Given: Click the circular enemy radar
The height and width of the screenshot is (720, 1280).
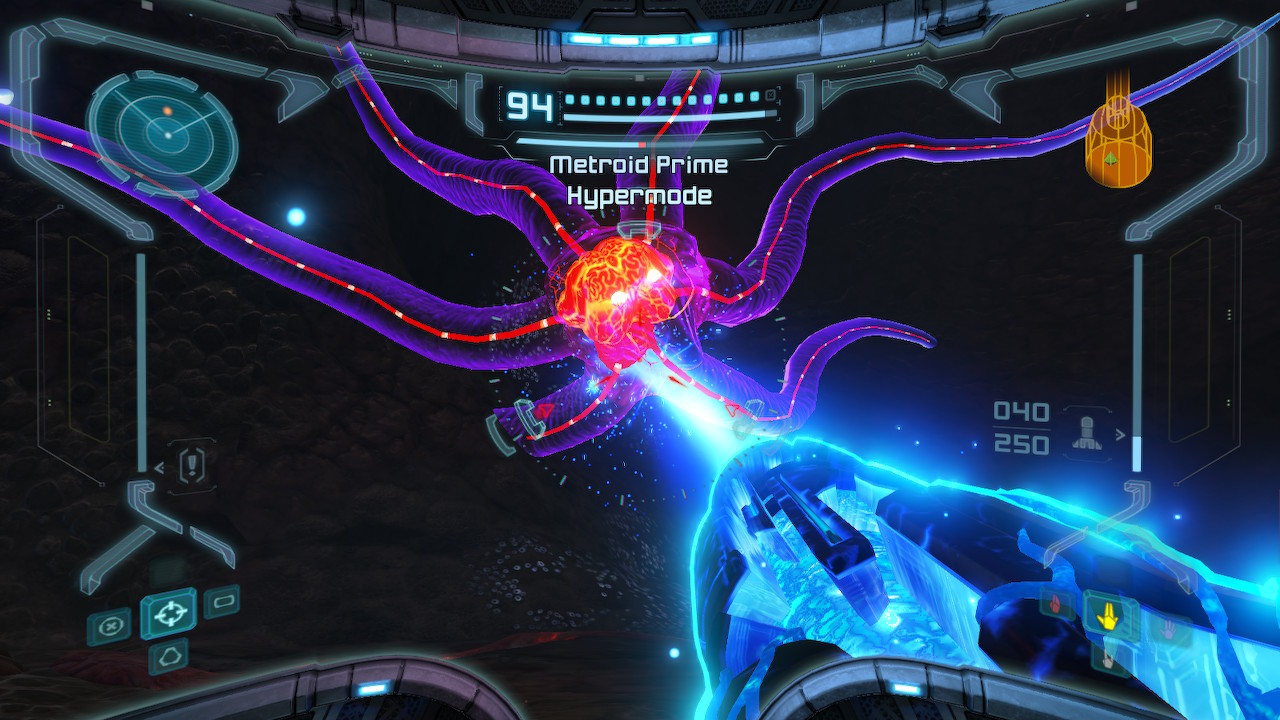Looking at the screenshot, I should coord(162,130).
